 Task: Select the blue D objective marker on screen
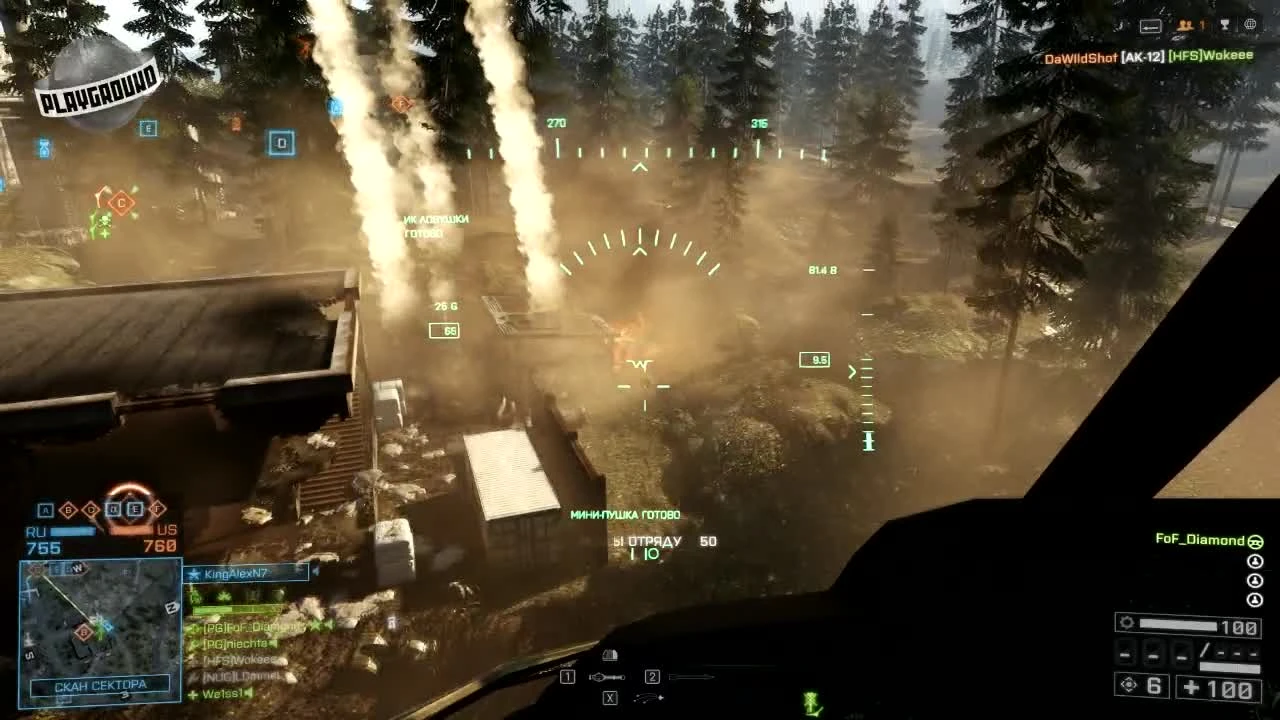[281, 143]
